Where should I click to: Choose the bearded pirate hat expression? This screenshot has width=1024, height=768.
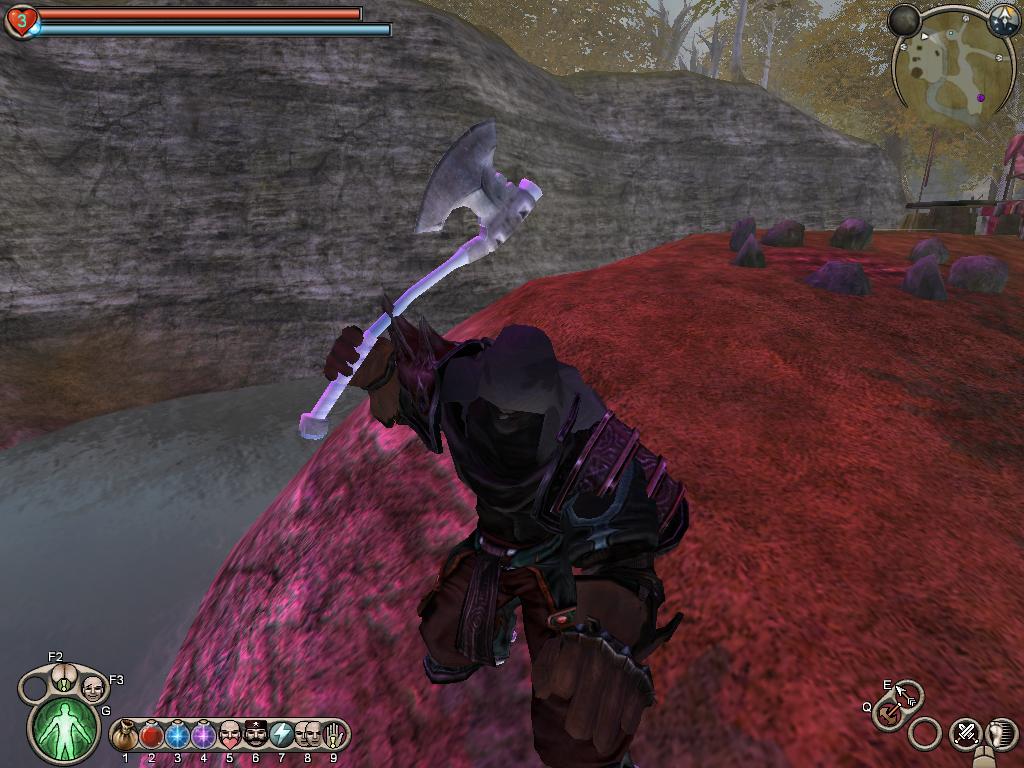tap(255, 735)
